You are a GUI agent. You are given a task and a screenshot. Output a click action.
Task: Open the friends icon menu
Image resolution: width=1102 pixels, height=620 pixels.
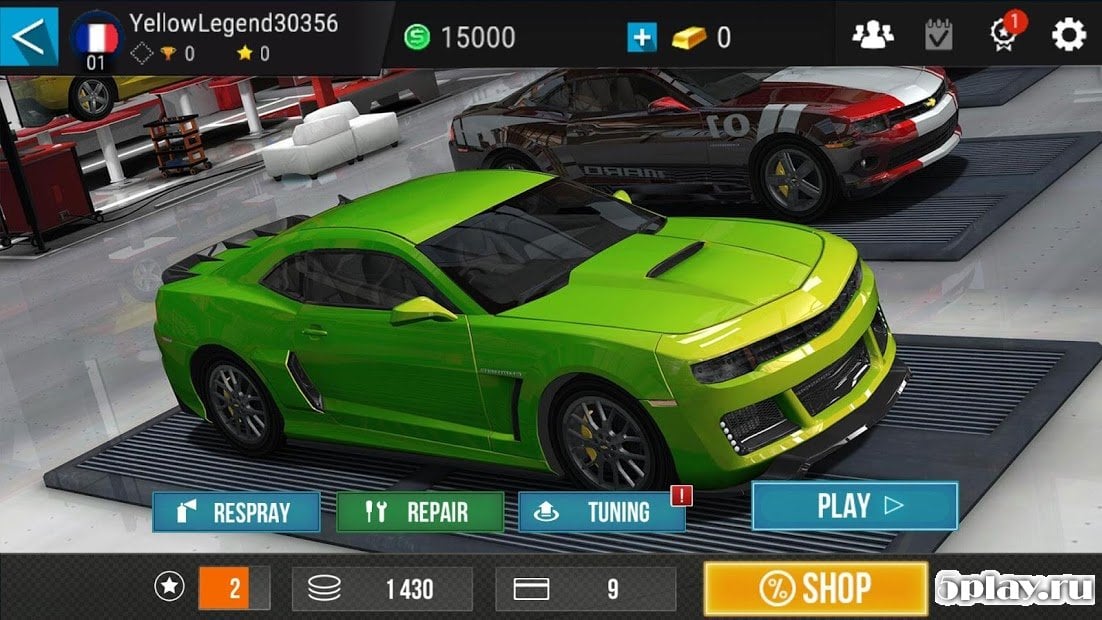pos(872,36)
